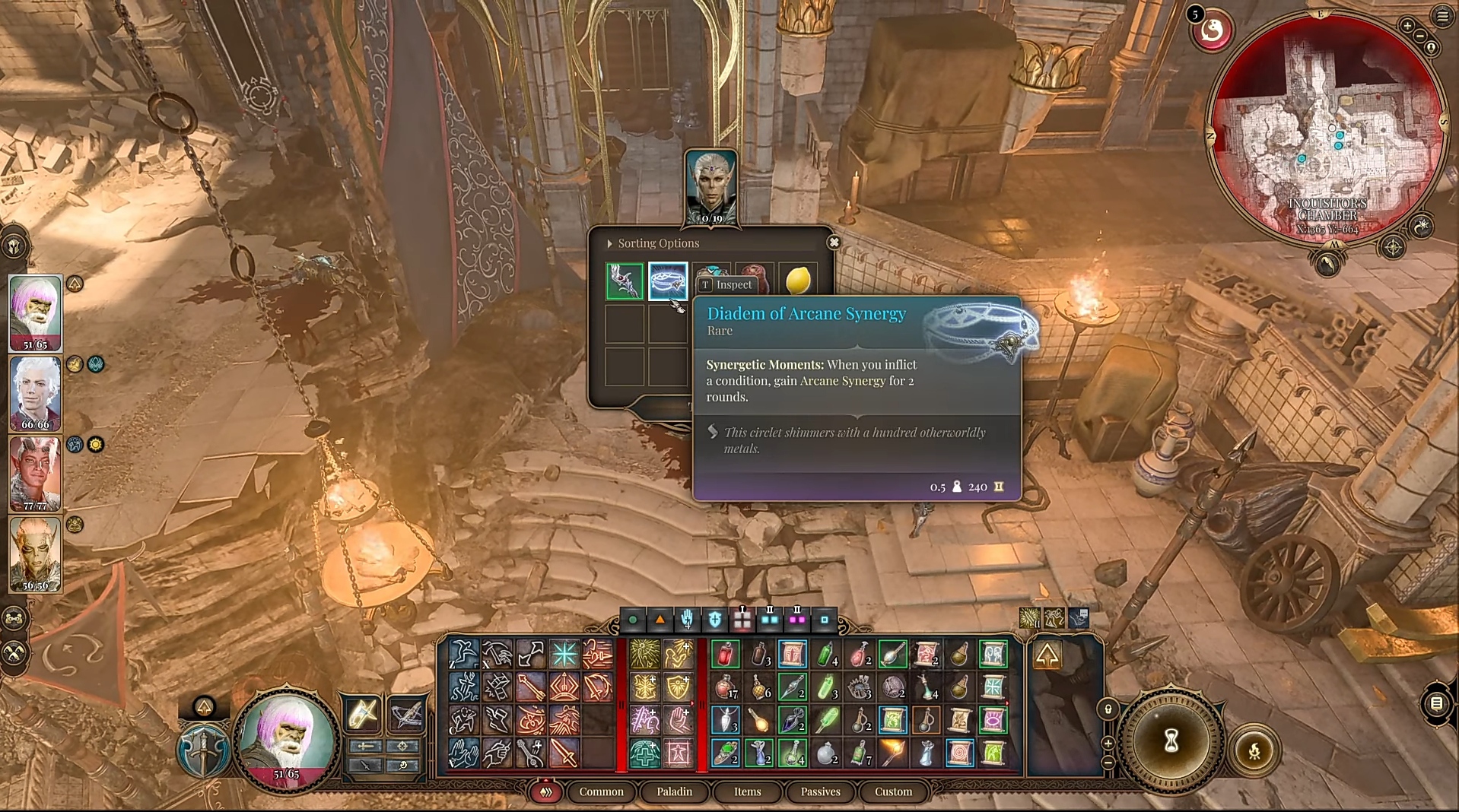
Task: Switch to the Common hotbar tab
Action: pyautogui.click(x=601, y=791)
